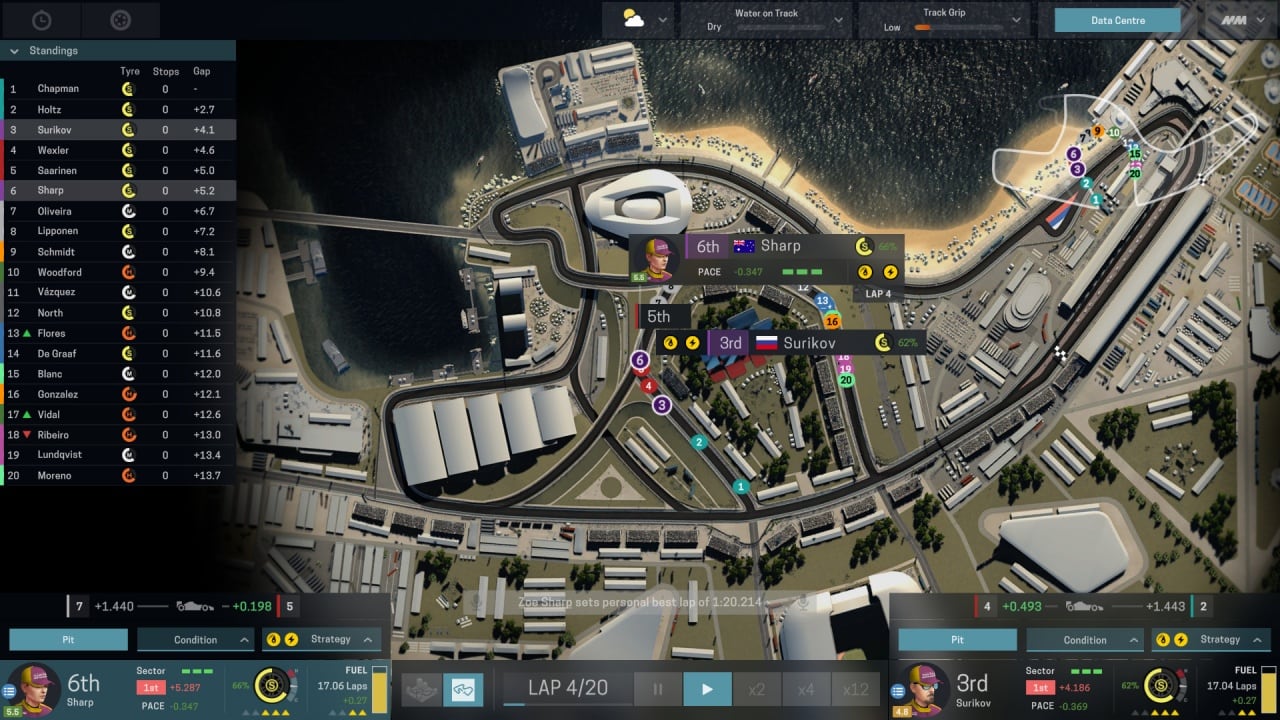1280x720 pixels.
Task: Open the clock icon tab
Action: pos(41,20)
